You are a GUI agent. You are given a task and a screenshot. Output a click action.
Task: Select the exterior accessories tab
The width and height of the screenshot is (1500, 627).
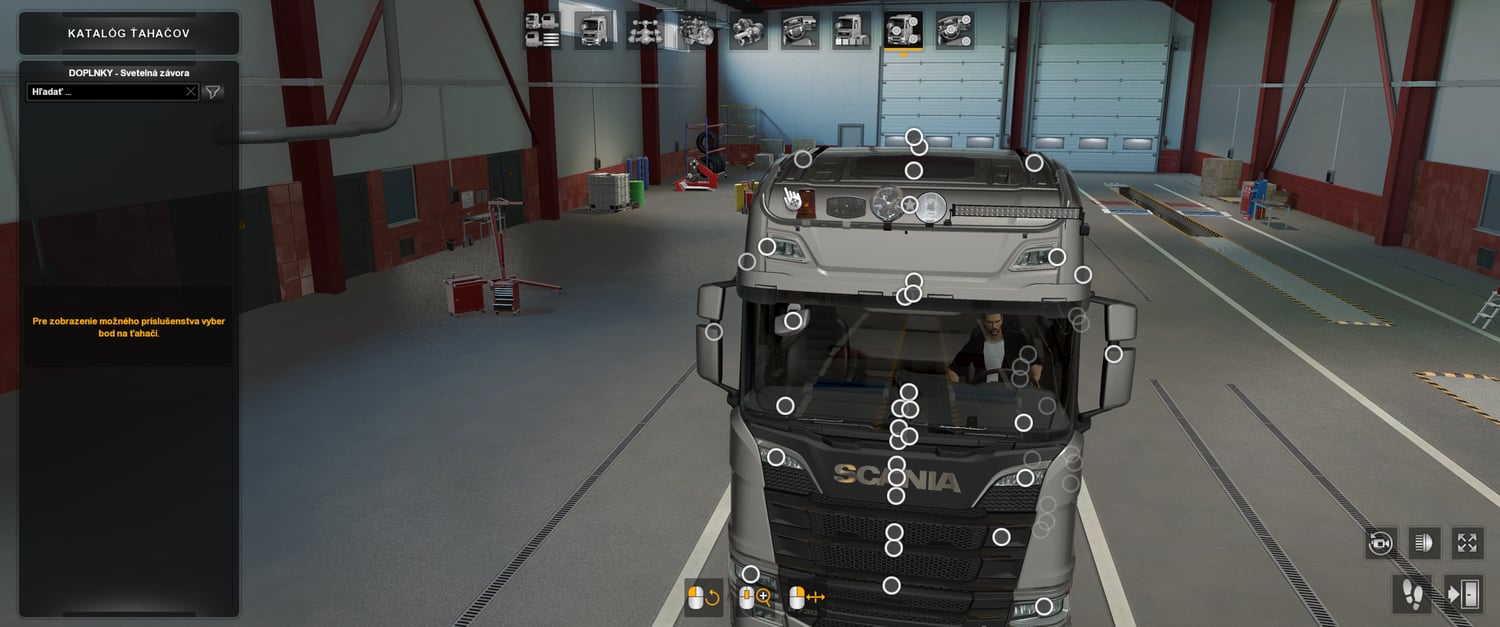903,31
